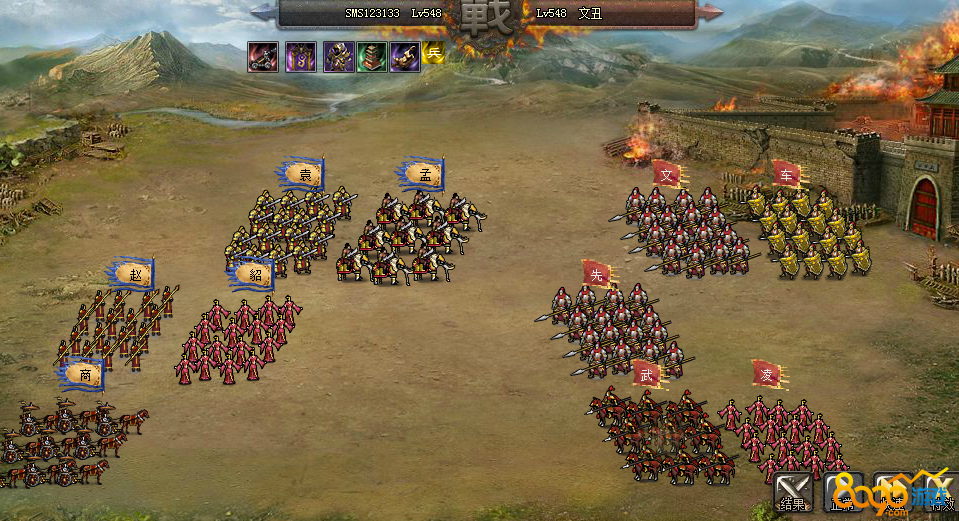Select the siege cart skill icon

pyautogui.click(x=264, y=56)
